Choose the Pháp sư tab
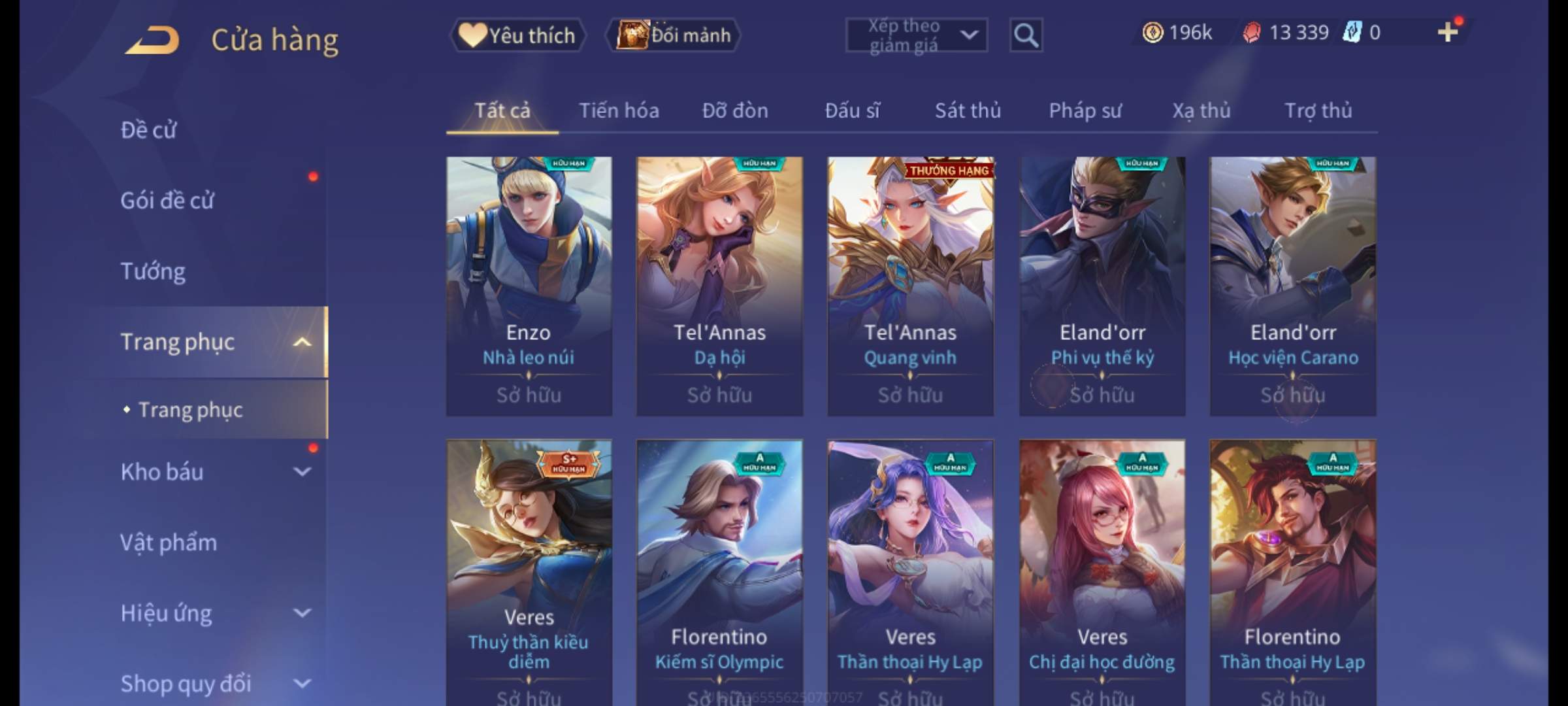This screenshot has width=1568, height=706. [1085, 110]
